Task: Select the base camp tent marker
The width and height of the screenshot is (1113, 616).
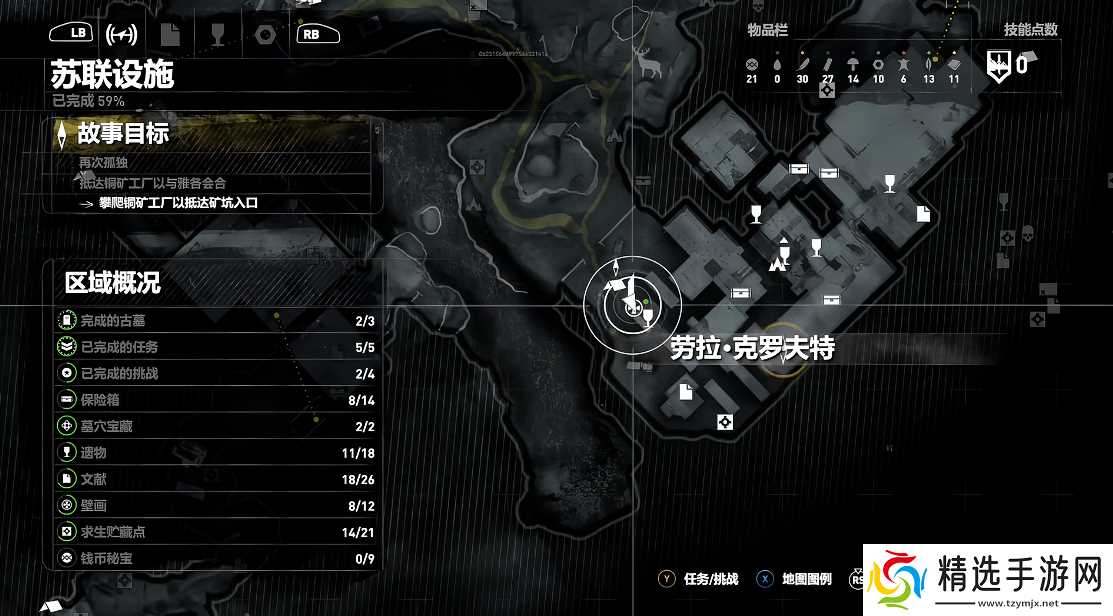Action: pos(776,265)
